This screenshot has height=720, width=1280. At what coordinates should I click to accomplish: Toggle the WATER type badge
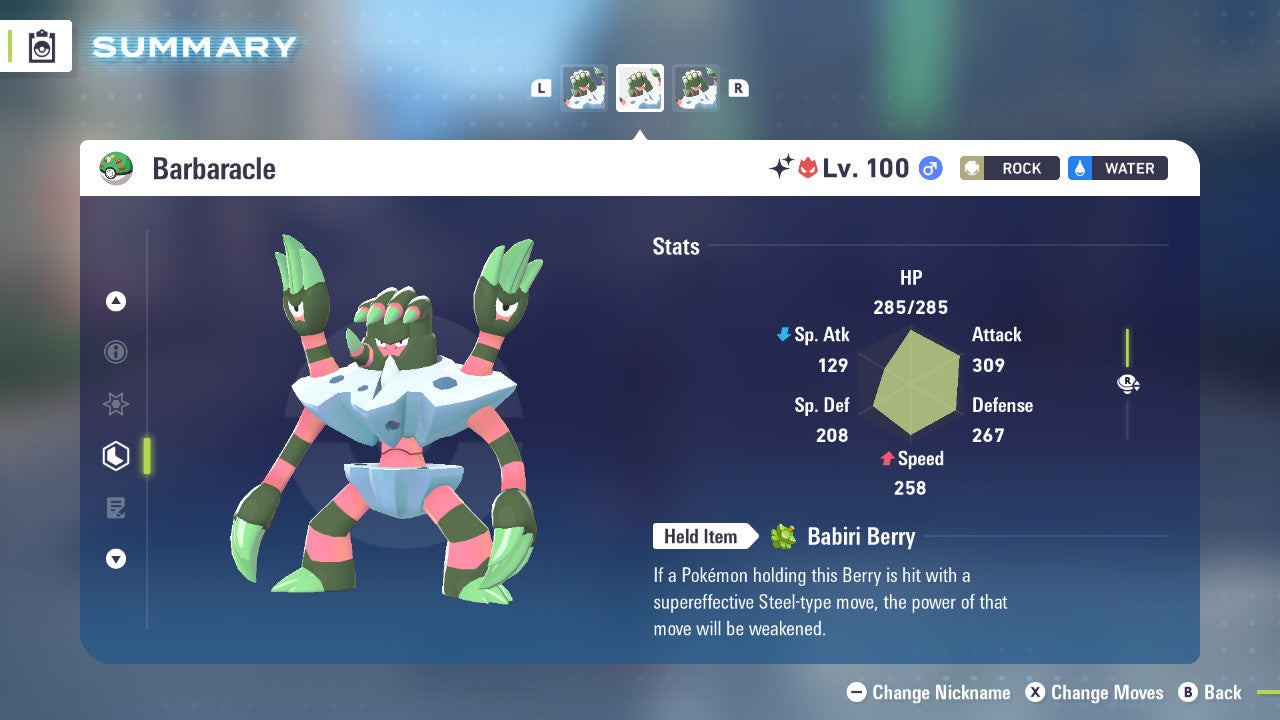click(x=1117, y=168)
